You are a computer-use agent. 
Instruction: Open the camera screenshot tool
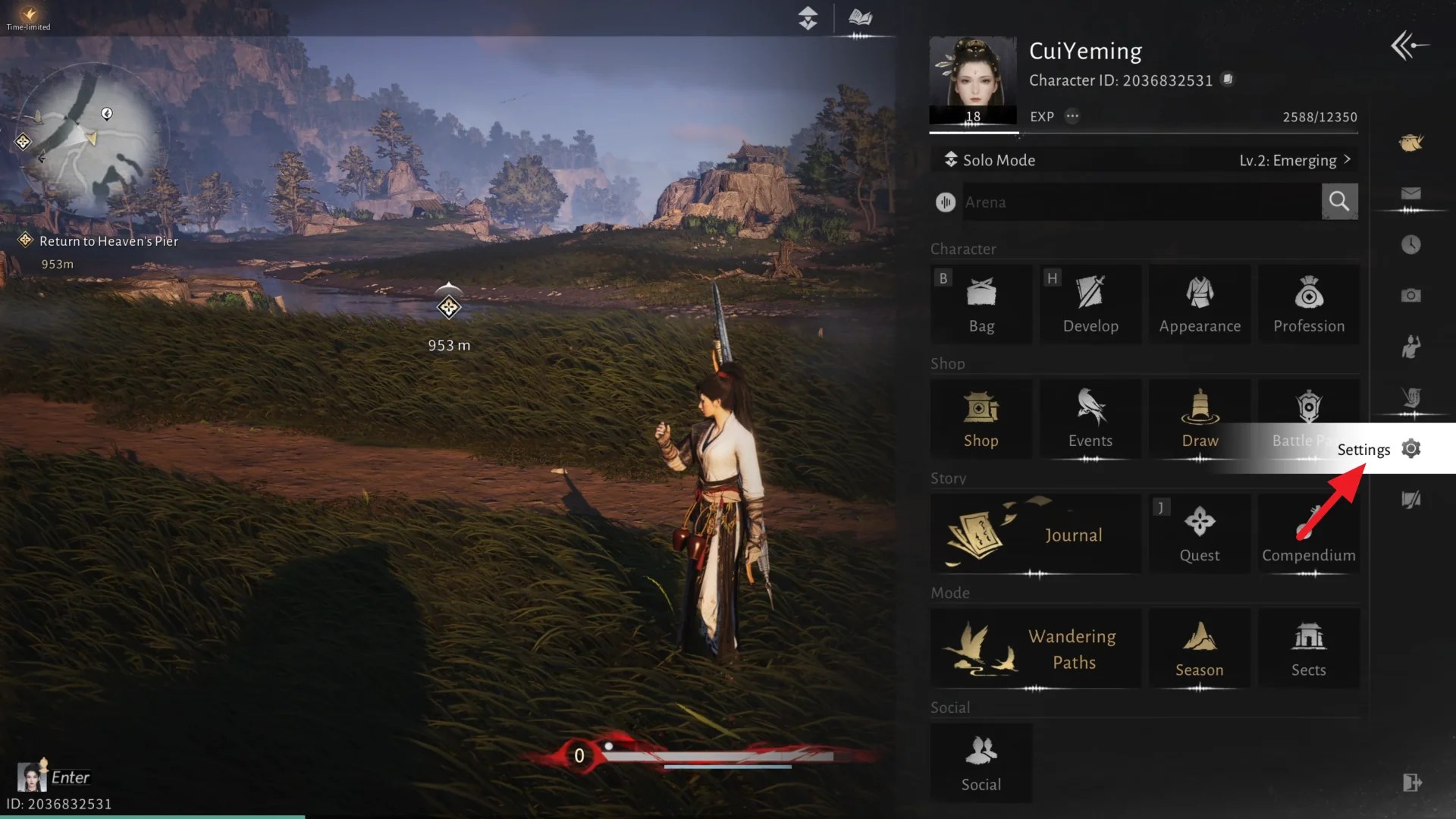coord(1410,296)
